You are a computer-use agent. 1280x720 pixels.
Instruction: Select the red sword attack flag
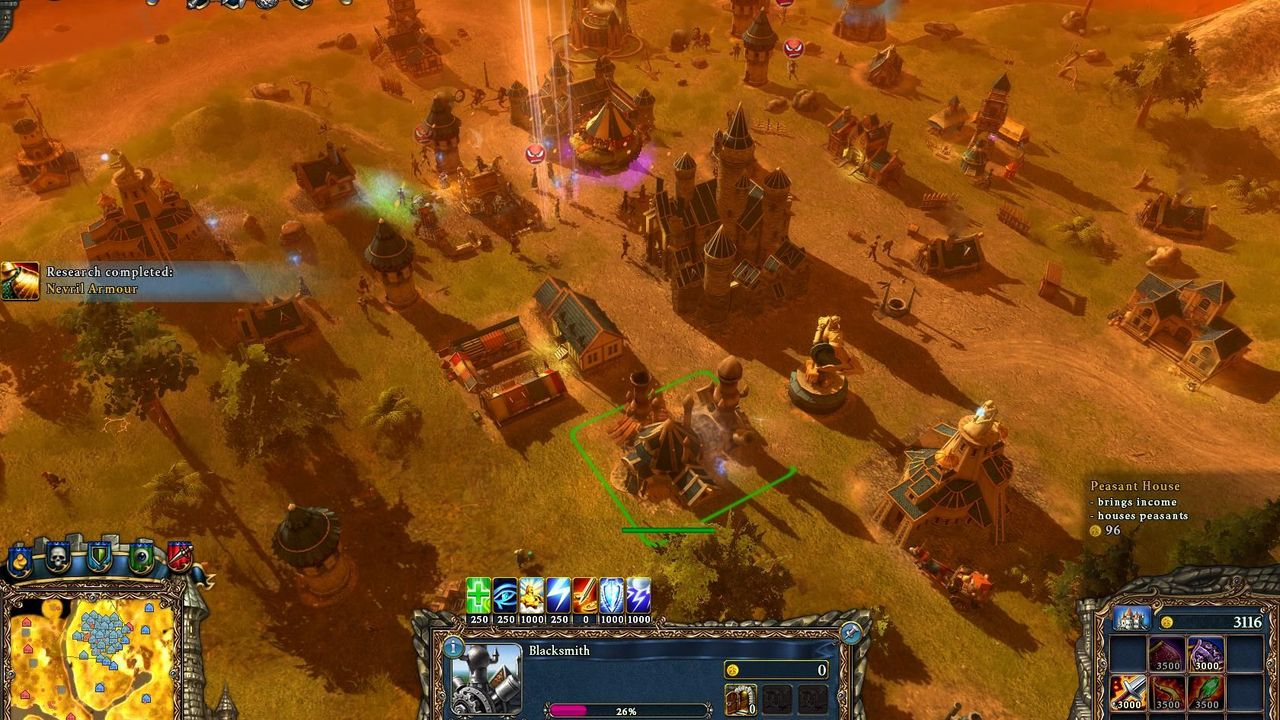pos(180,556)
